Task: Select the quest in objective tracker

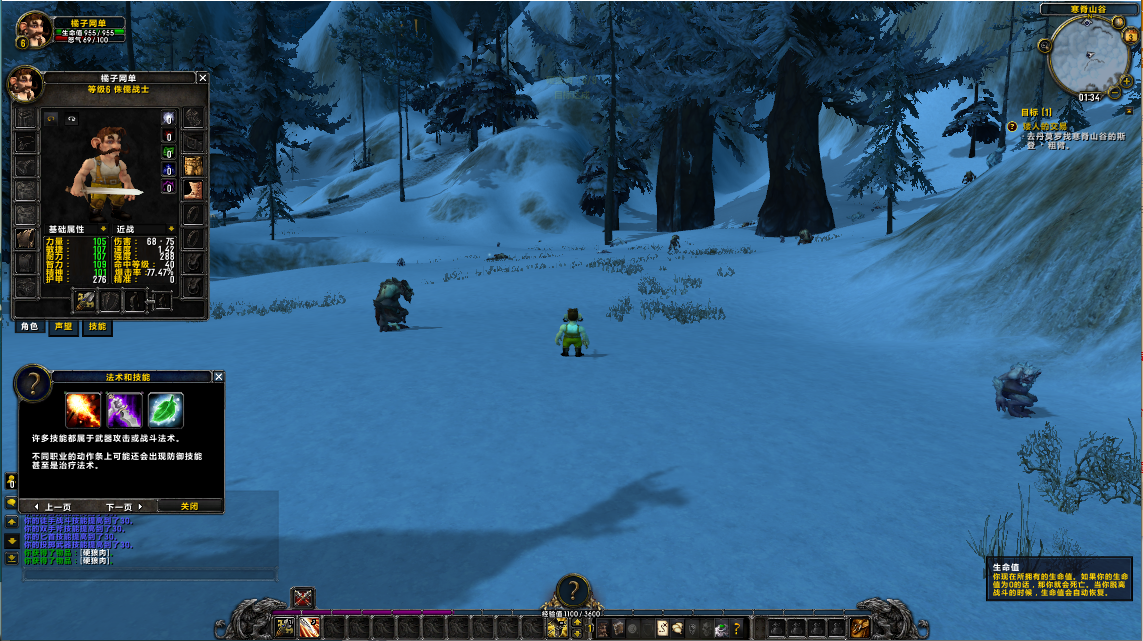Action: pos(1042,126)
